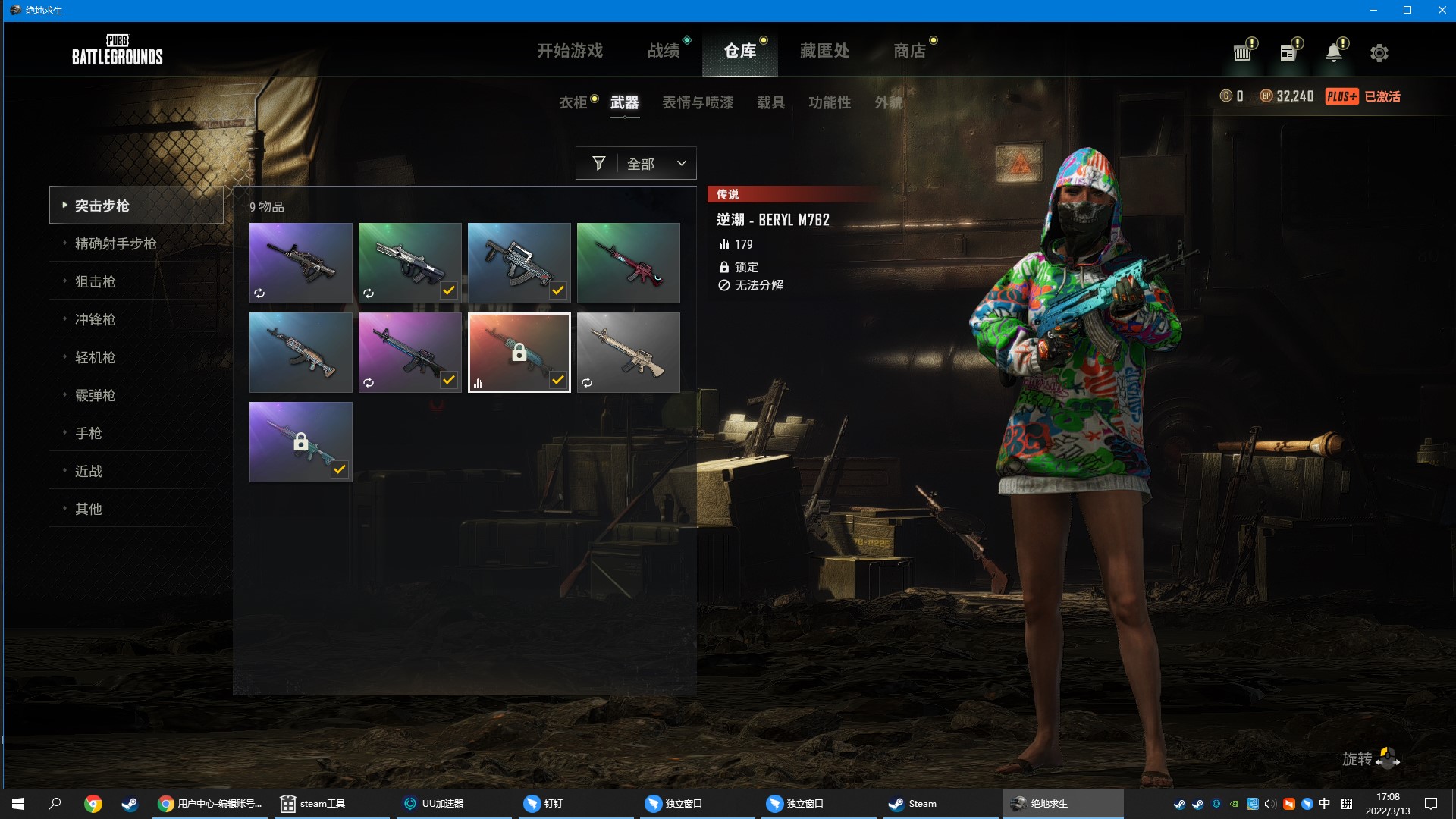Open the game settings gear icon
Viewport: 1456px width, 819px height.
point(1379,52)
